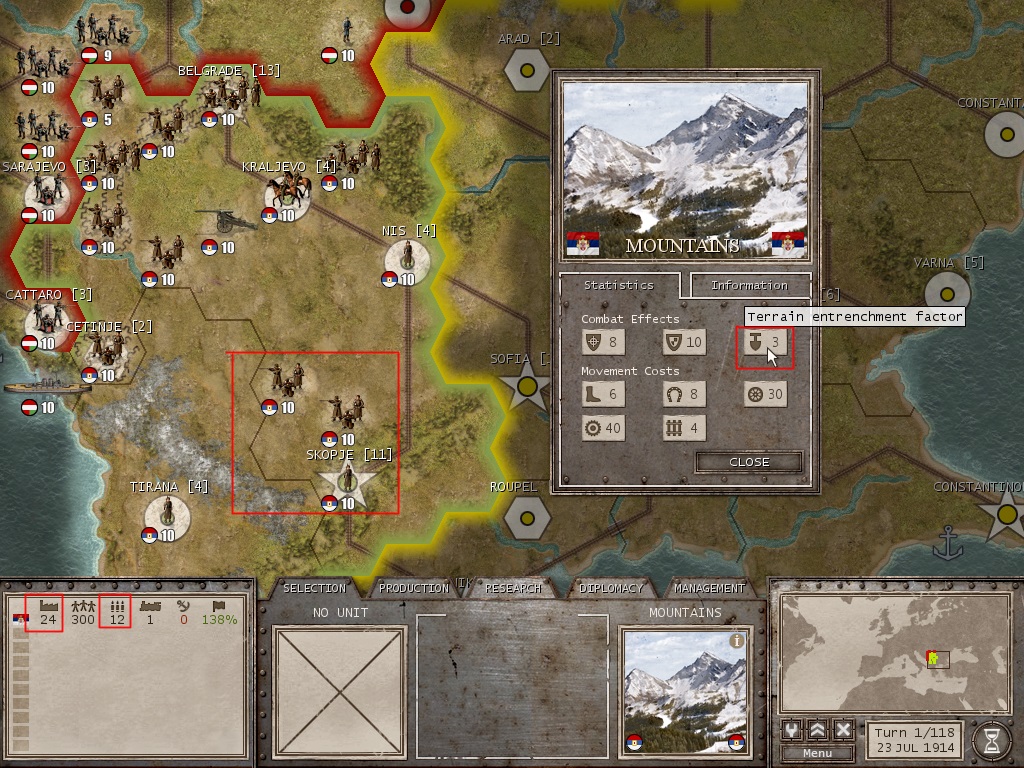The height and width of the screenshot is (768, 1024).
Task: Switch to the Diplomacy tab
Action: 611,588
